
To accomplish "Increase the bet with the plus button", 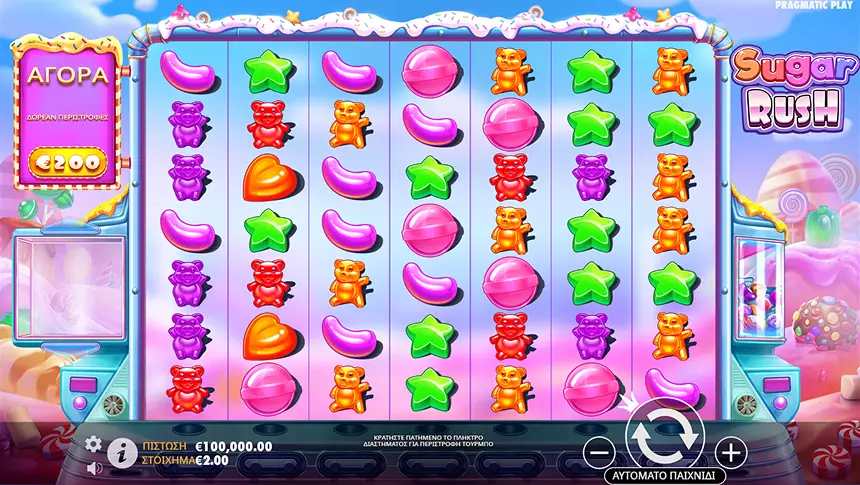I will tap(731, 452).
